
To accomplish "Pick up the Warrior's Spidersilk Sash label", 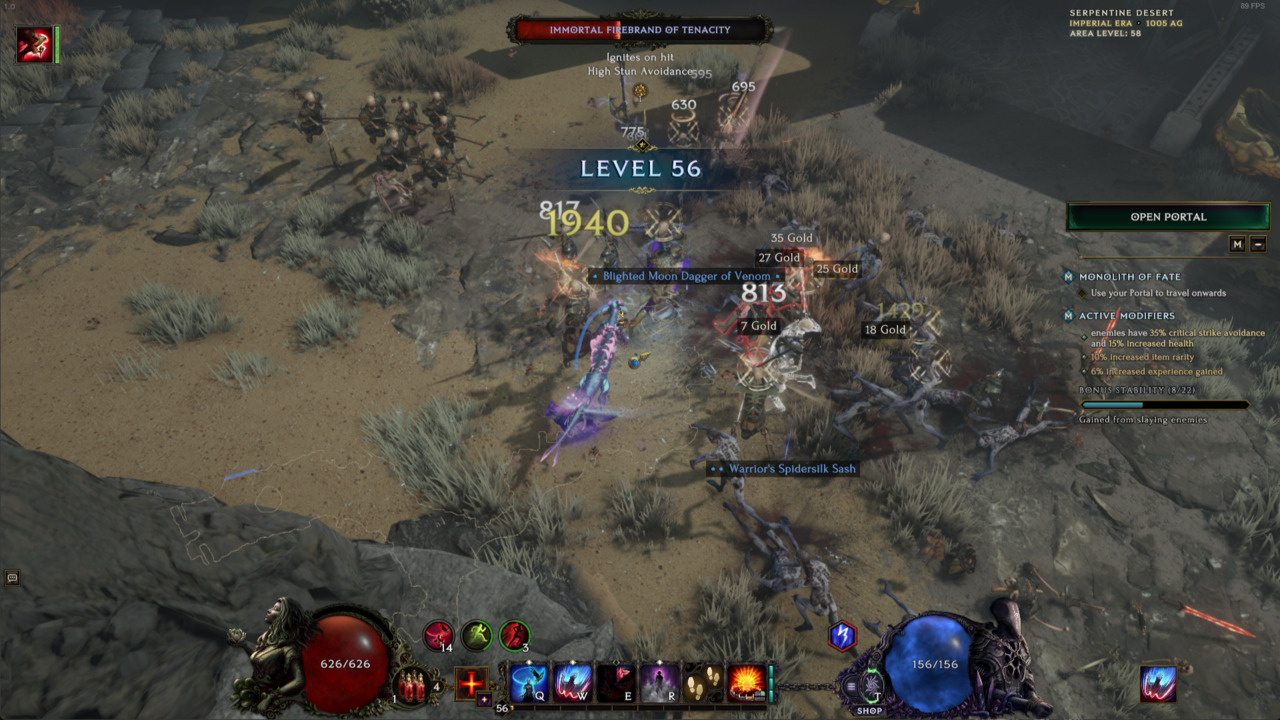I will pos(784,468).
